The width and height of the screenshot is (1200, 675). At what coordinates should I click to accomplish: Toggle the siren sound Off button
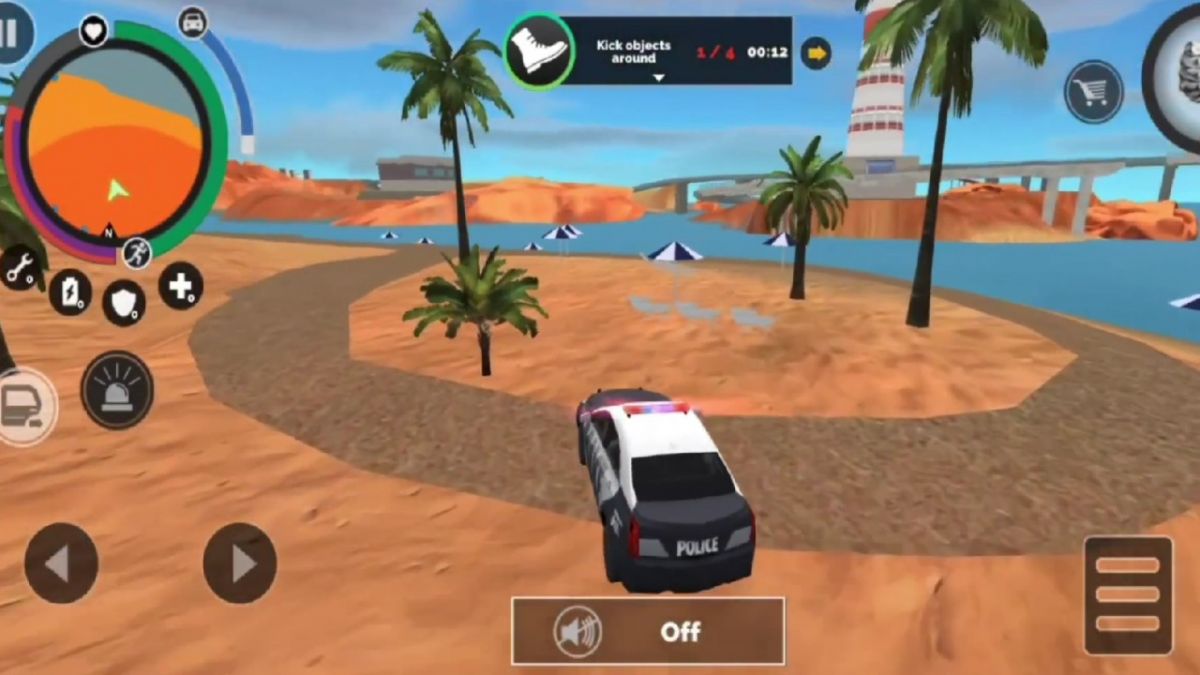[x=648, y=631]
